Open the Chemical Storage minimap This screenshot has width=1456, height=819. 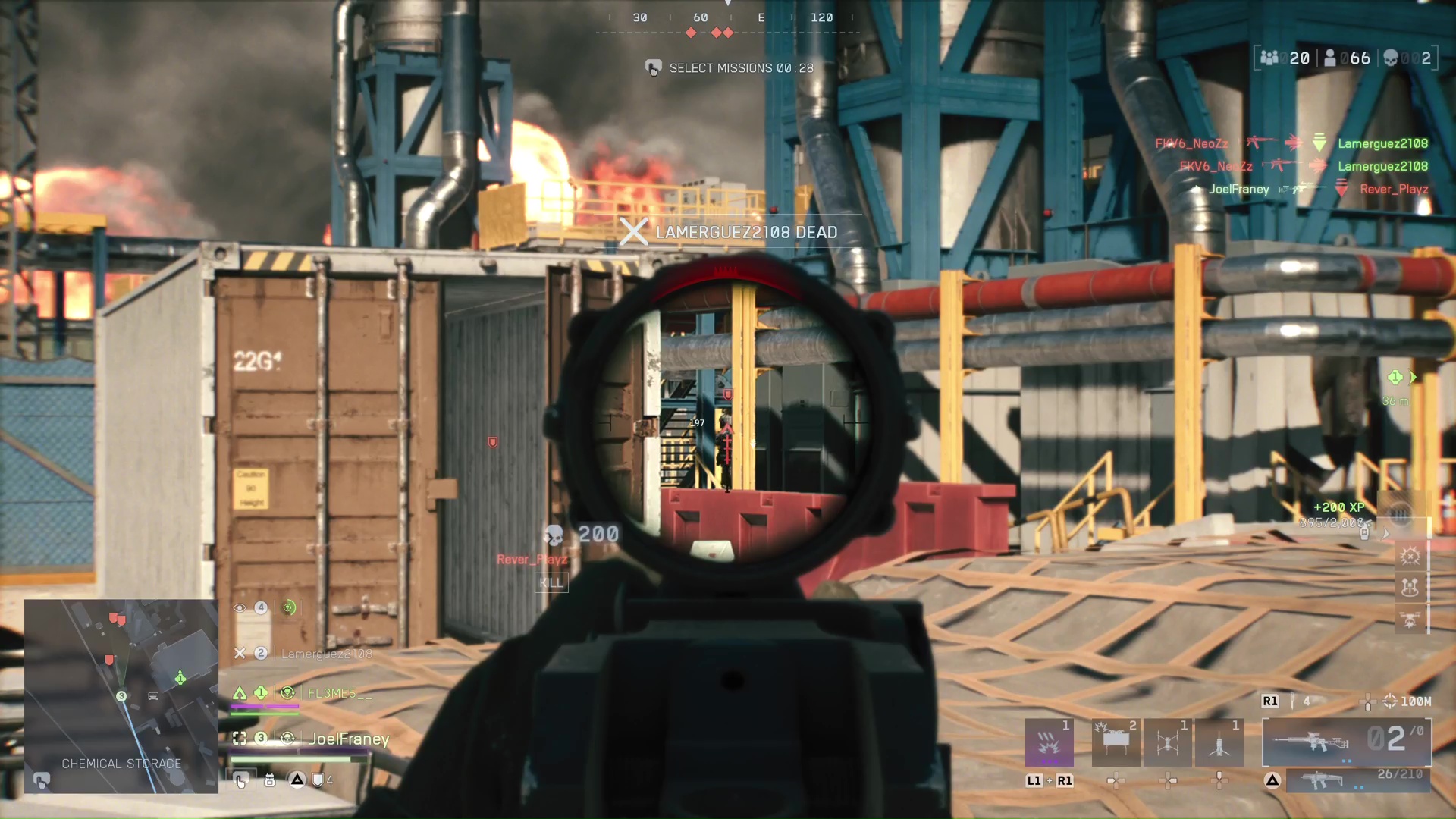[x=121, y=694]
